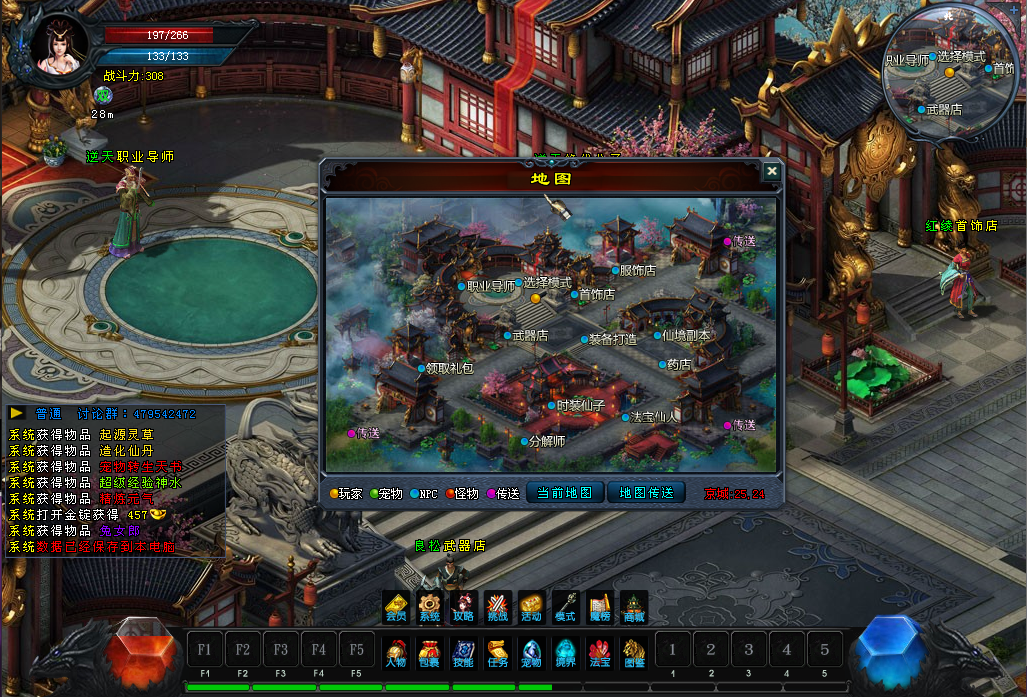Switch to the 当前地图 current map view
This screenshot has width=1027, height=697.
coord(565,493)
